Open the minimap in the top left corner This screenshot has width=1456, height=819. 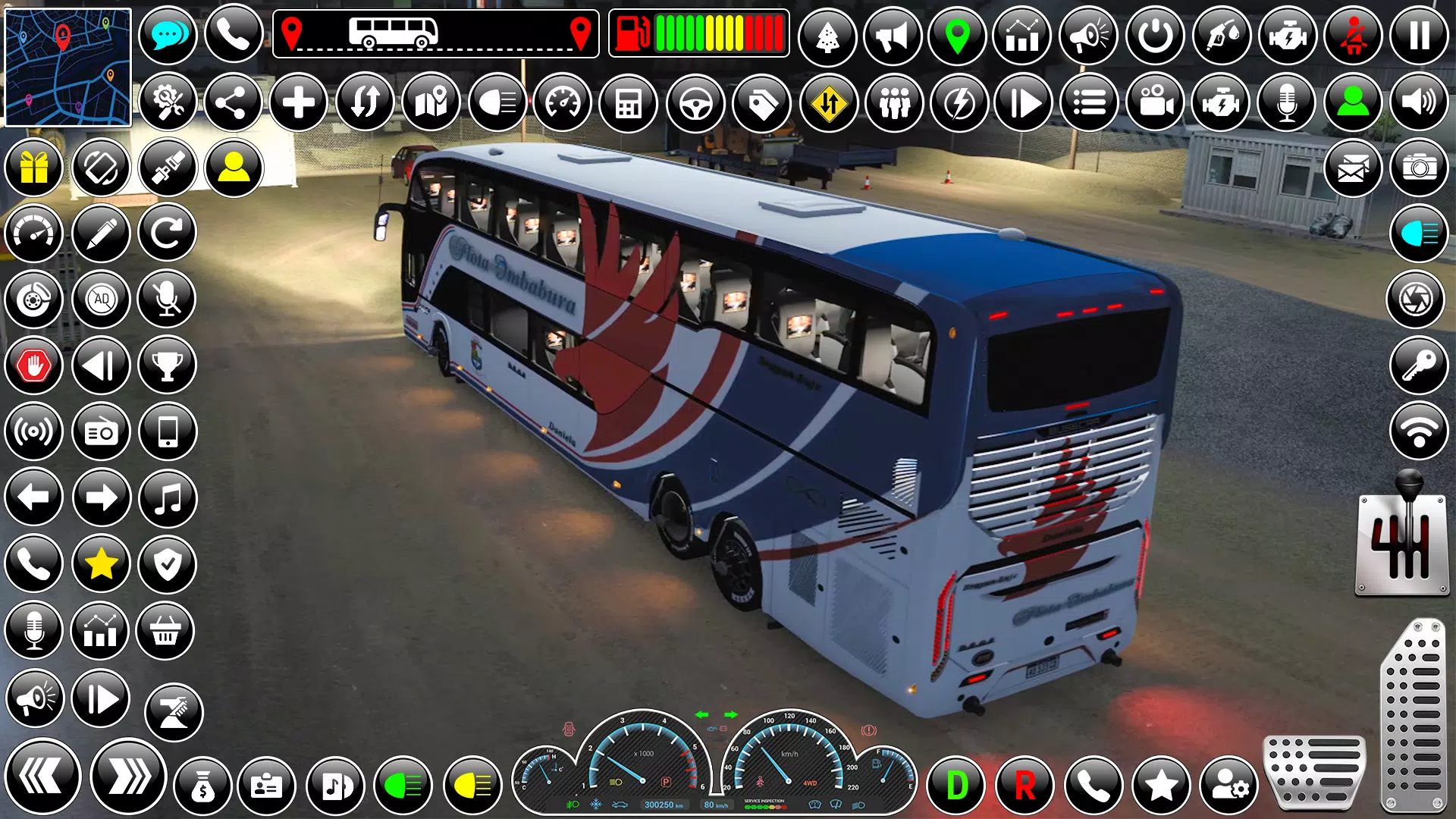(67, 67)
